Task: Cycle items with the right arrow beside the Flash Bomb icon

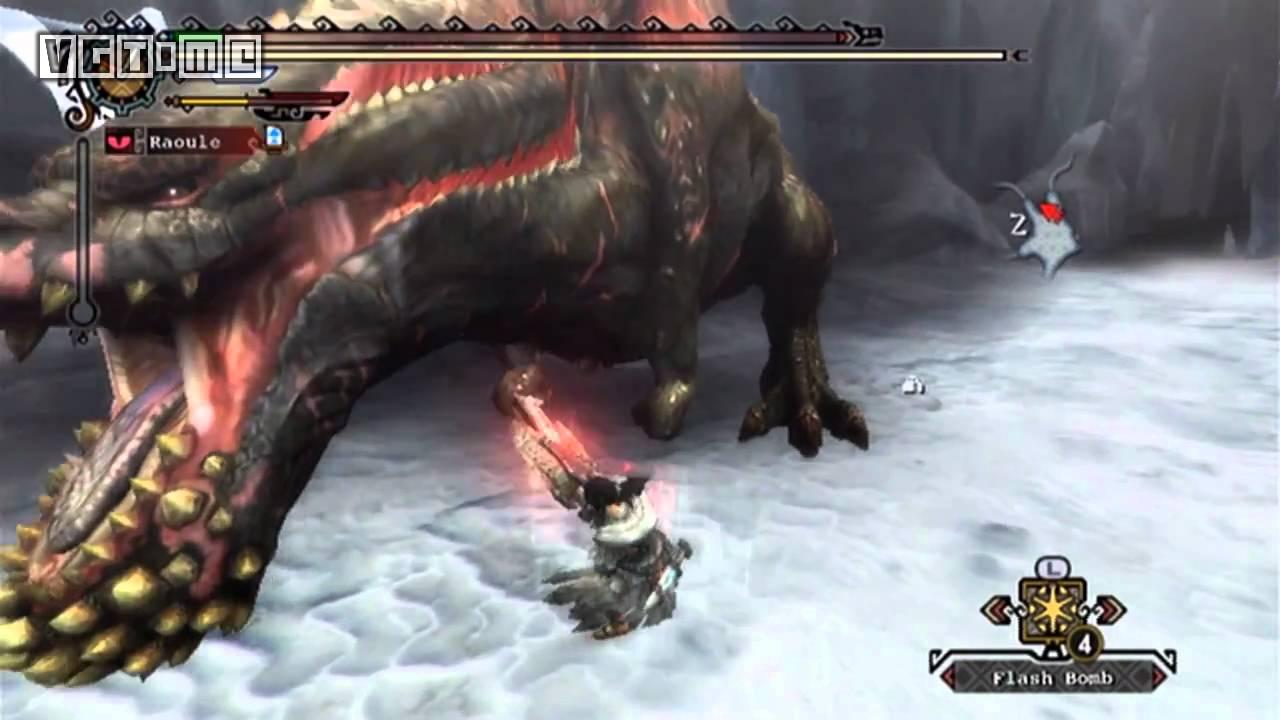Action: click(x=1108, y=610)
